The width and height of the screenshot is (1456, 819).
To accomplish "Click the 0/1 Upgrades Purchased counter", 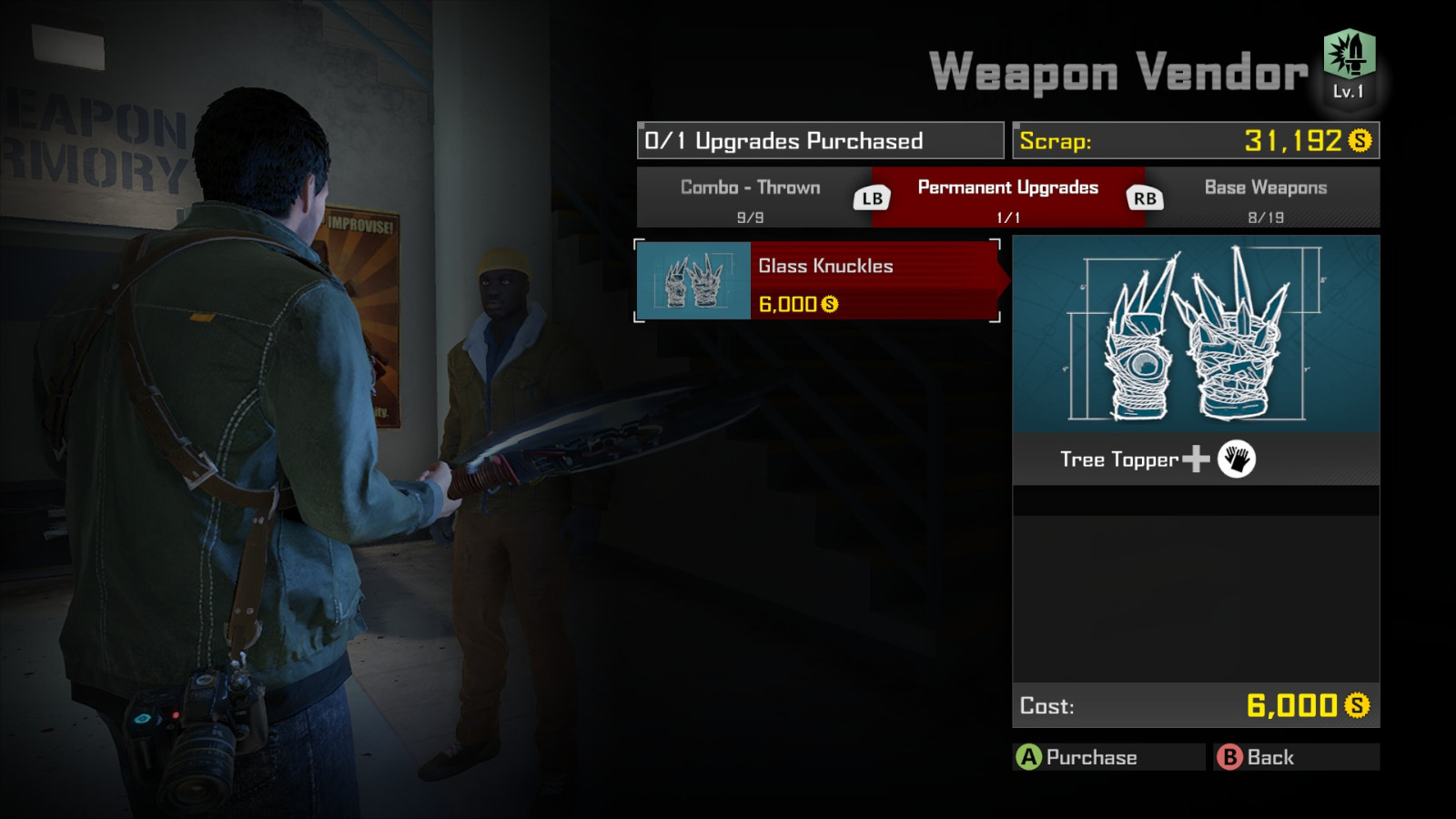I will 819,141.
